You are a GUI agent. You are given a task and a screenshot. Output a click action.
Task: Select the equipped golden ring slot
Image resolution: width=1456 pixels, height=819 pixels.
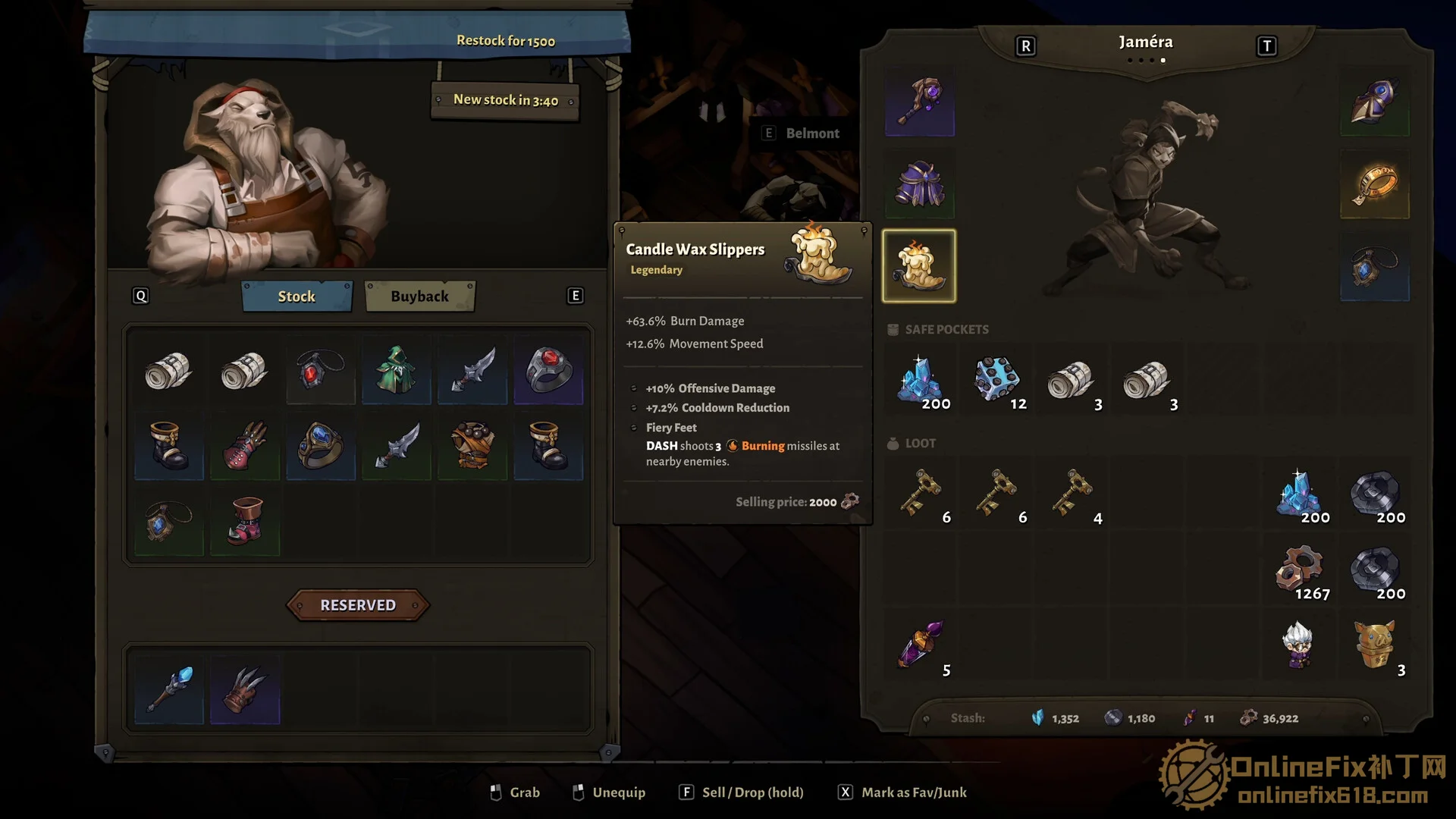click(x=1374, y=184)
